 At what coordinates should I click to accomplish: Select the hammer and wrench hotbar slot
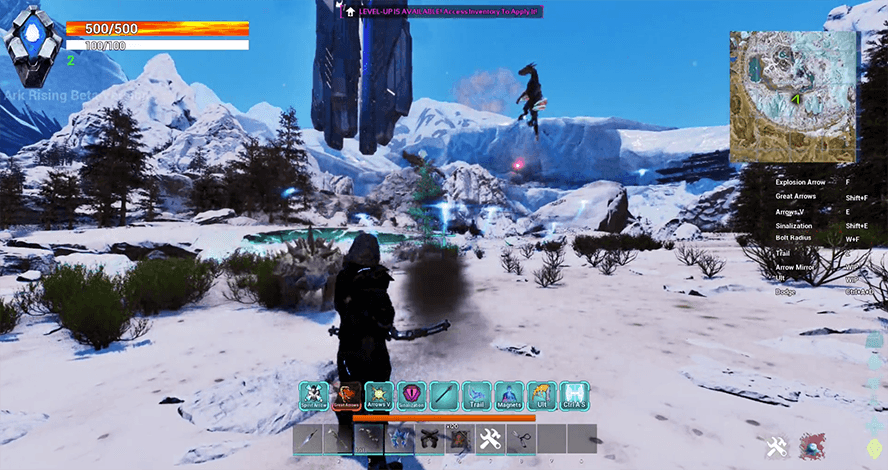490,439
